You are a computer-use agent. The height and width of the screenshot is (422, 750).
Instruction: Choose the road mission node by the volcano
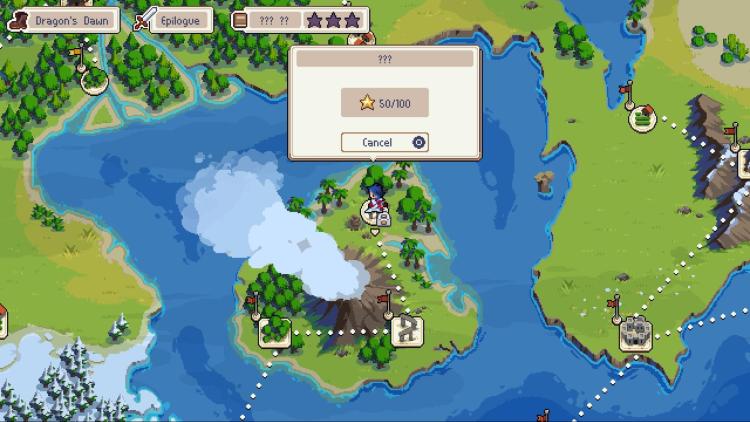407,329
